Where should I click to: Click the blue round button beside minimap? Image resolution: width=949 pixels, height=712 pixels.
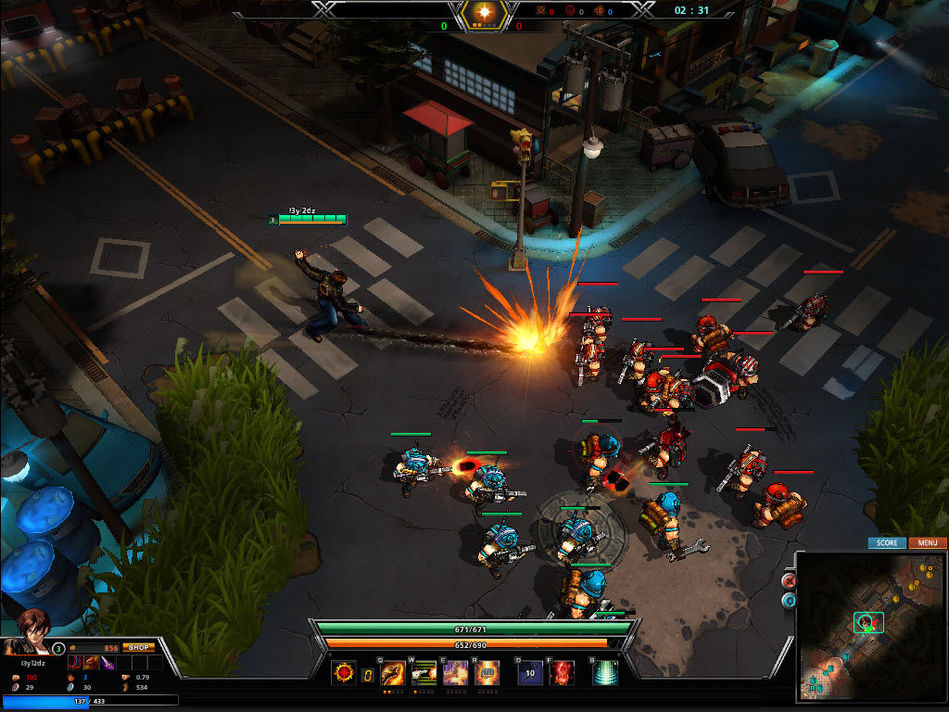788,600
